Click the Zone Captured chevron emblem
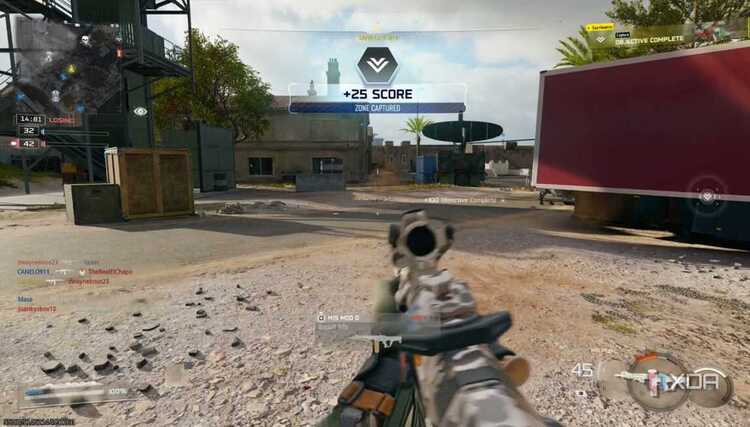Viewport: 750px width, 427px height. click(x=377, y=65)
